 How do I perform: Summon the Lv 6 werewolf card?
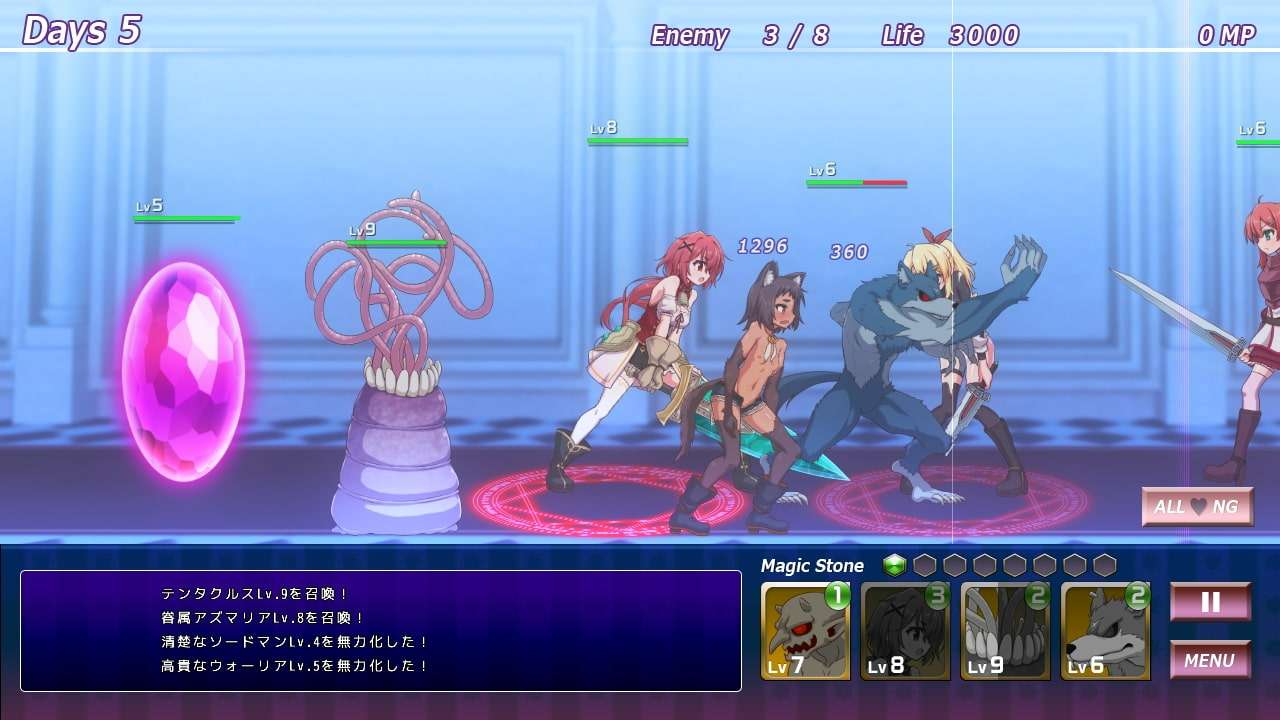click(1105, 632)
